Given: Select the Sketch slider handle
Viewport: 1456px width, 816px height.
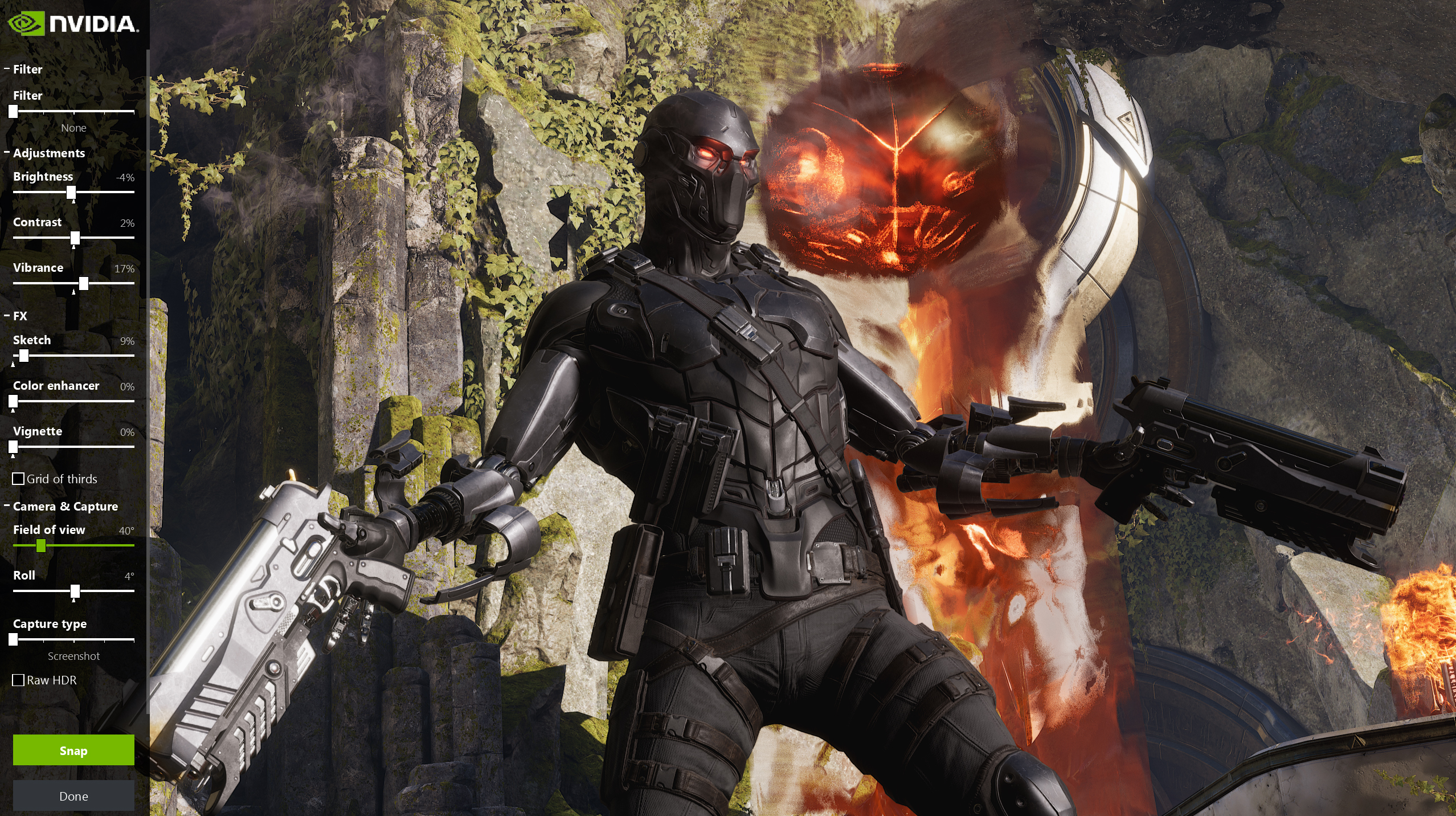Looking at the screenshot, I should coord(24,356).
